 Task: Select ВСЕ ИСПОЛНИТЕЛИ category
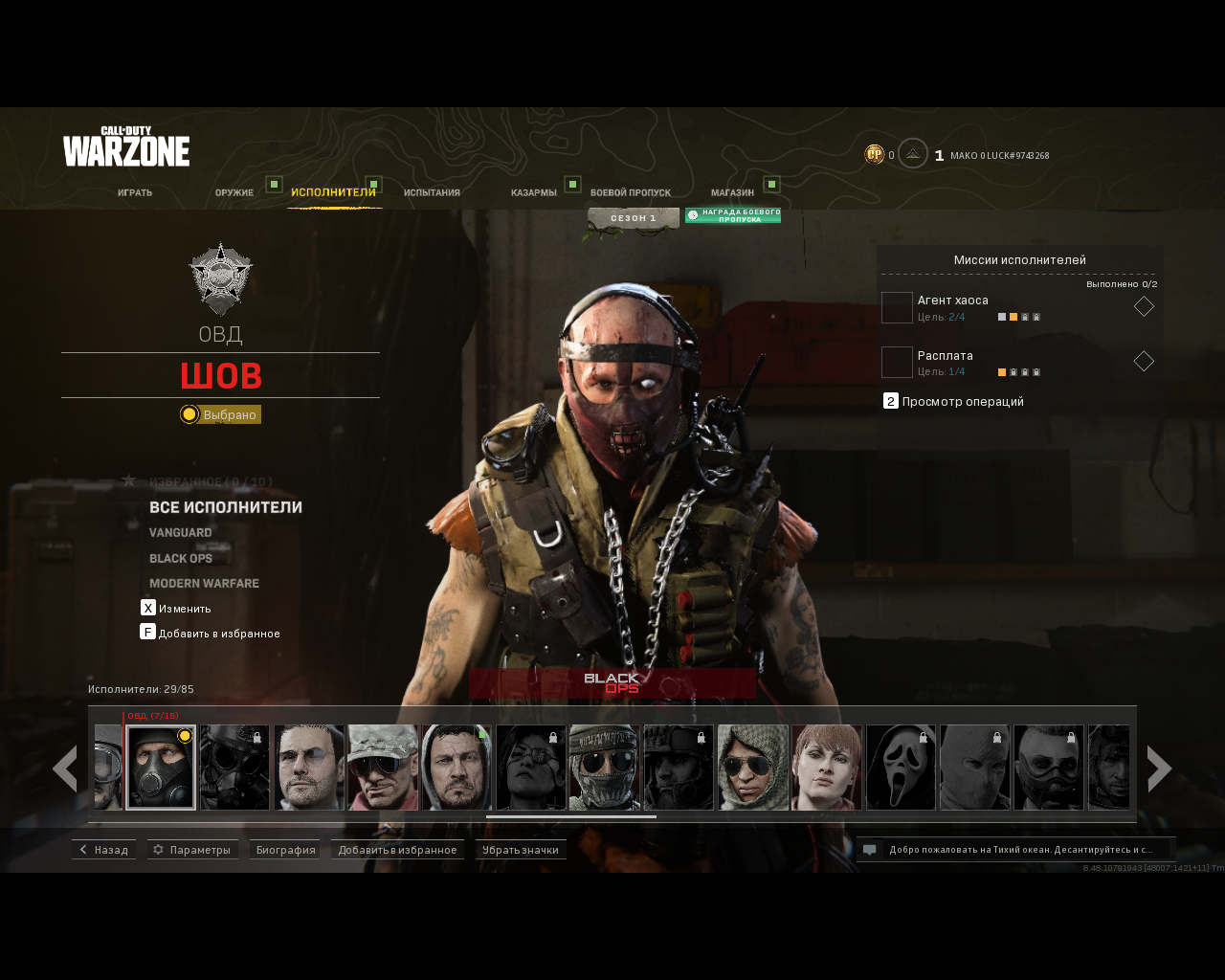[x=226, y=507]
